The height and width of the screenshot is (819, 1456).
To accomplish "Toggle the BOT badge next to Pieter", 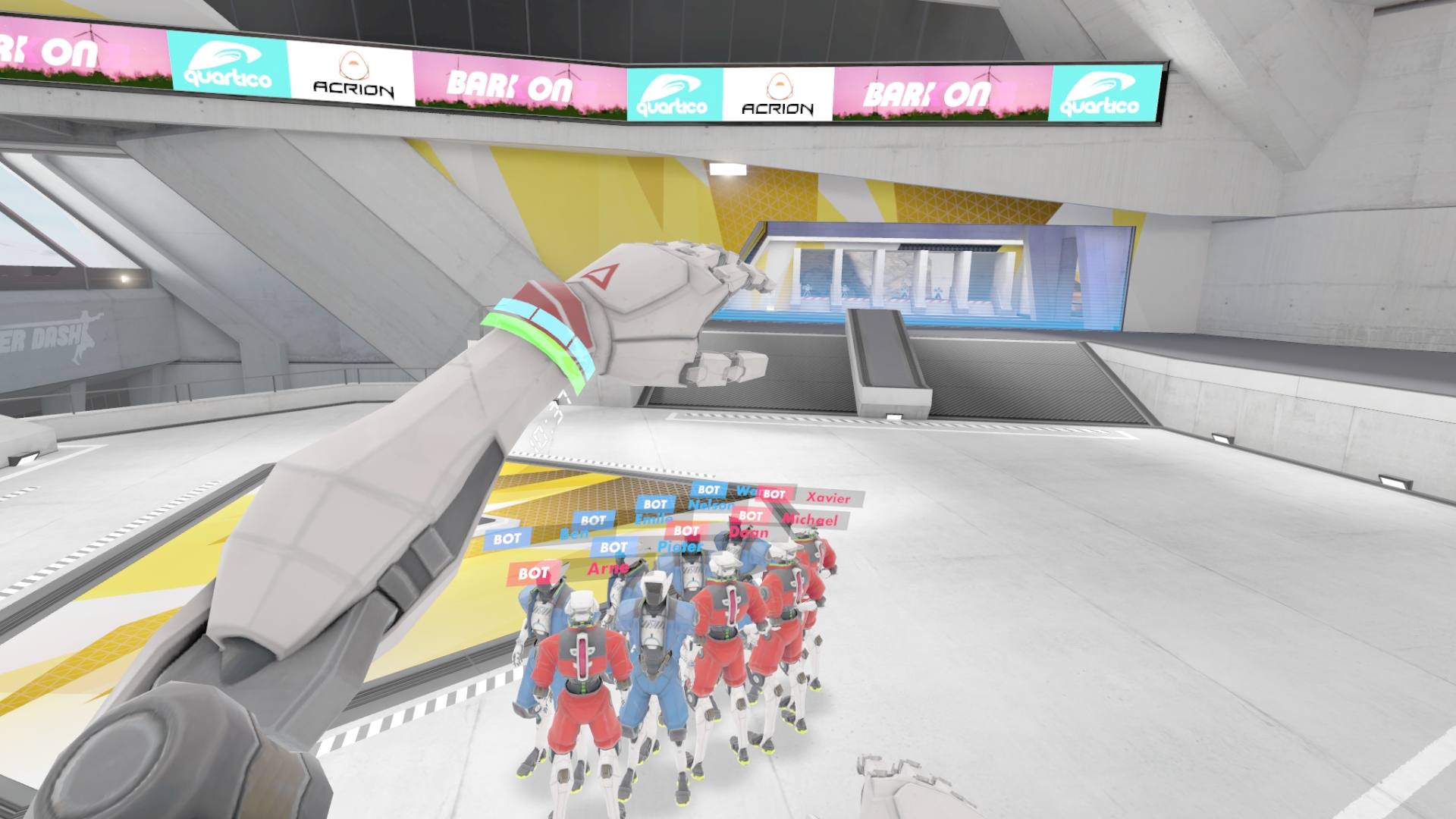I will [613, 546].
